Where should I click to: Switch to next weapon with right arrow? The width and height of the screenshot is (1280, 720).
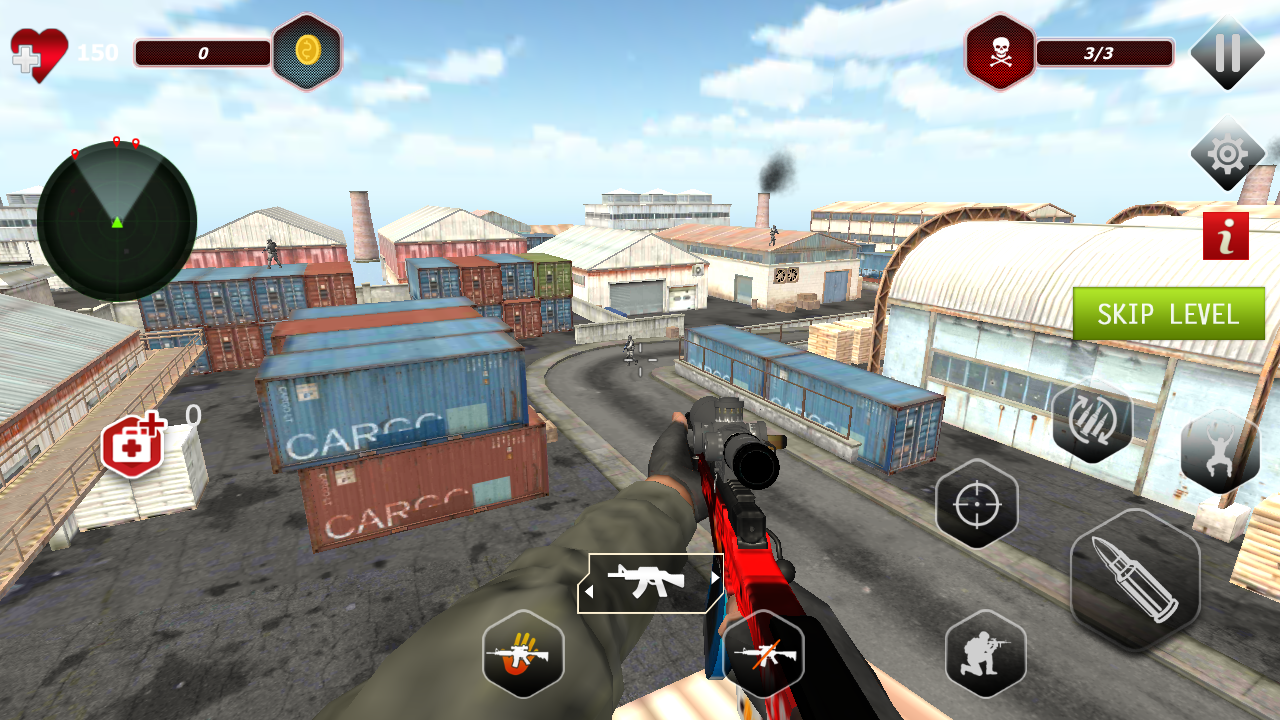(x=714, y=578)
